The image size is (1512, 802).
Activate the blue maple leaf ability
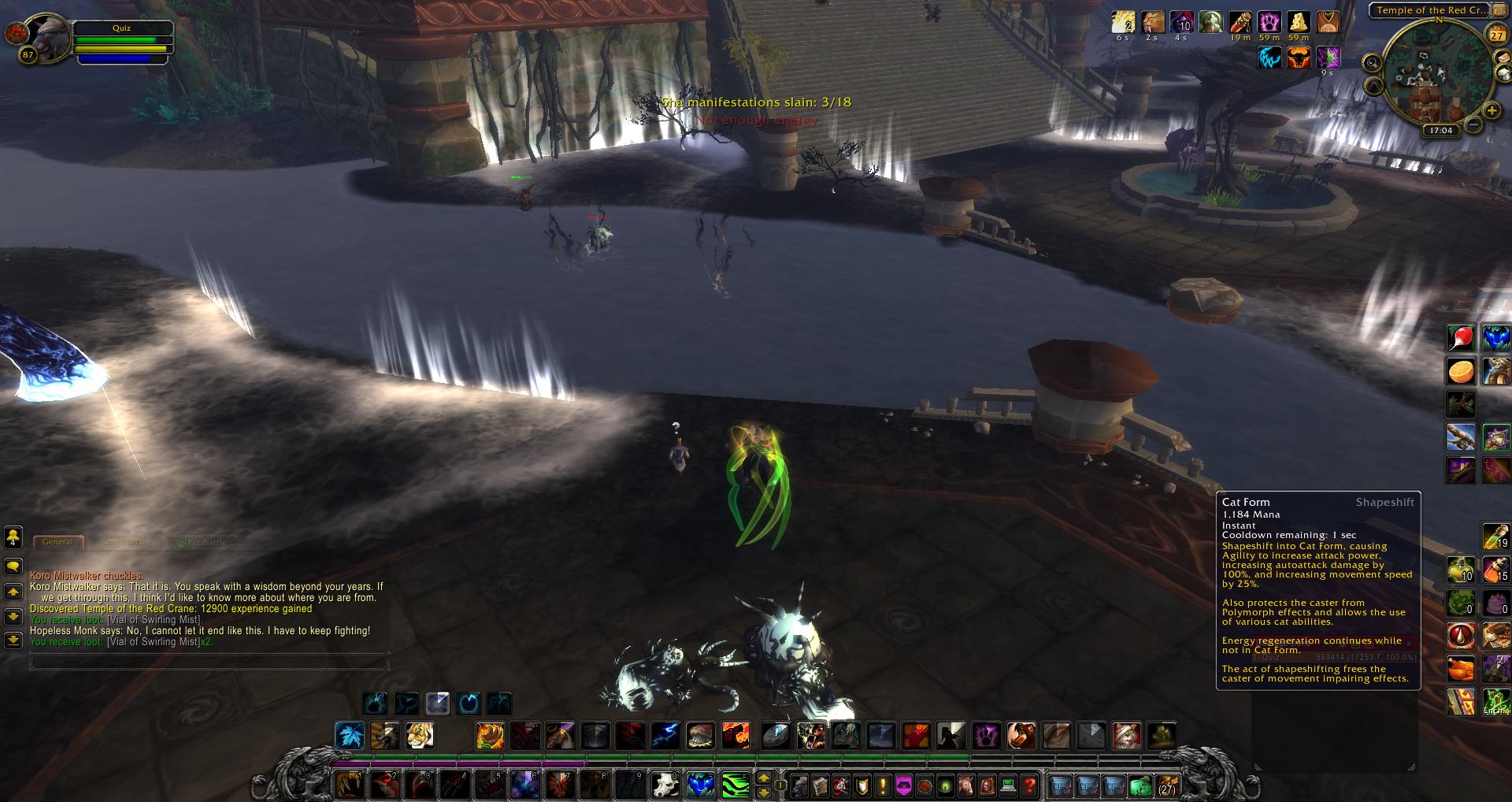pos(349,736)
